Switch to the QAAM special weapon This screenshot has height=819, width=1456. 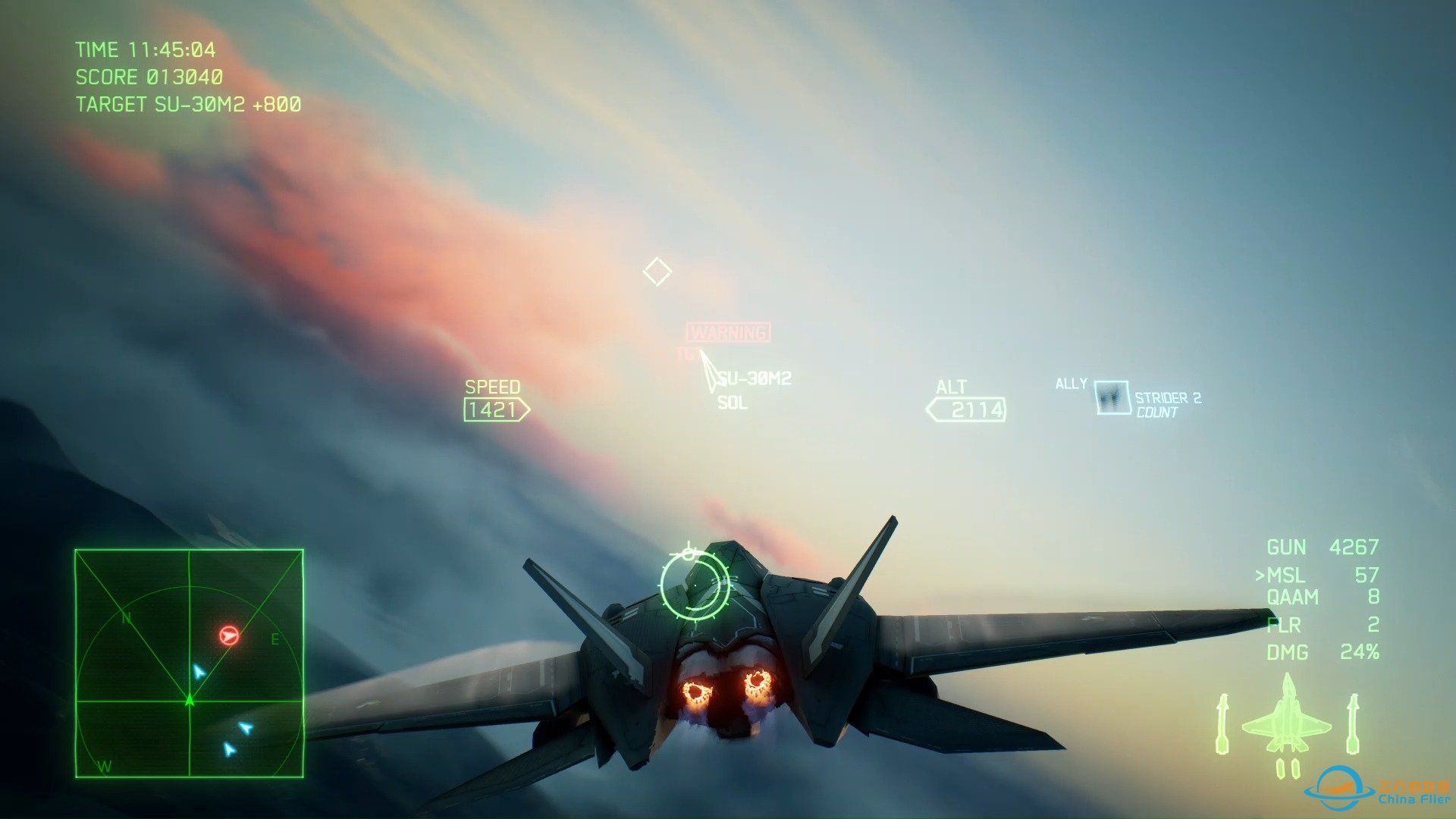point(1321,598)
